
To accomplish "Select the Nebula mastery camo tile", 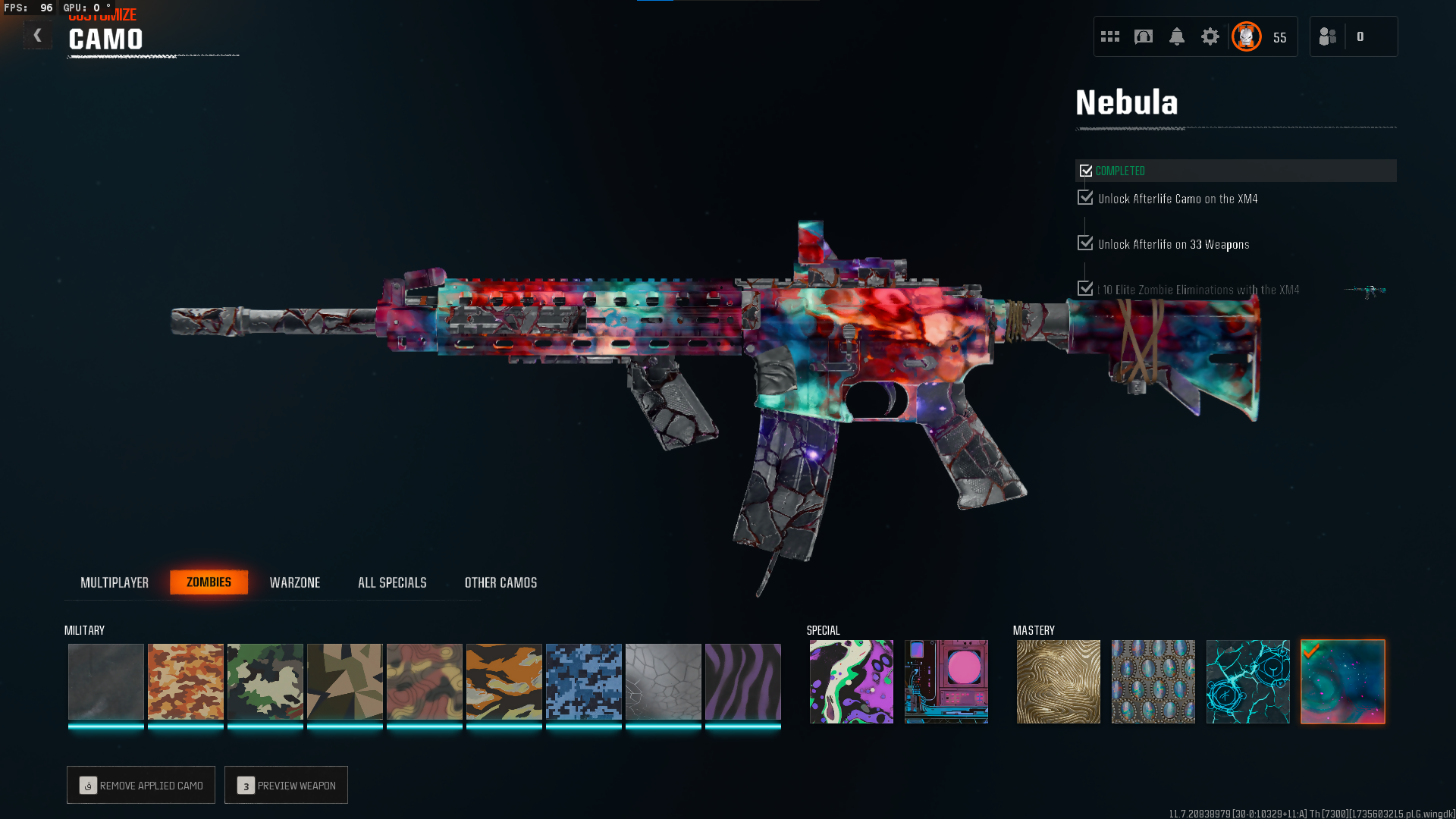I will 1342,681.
